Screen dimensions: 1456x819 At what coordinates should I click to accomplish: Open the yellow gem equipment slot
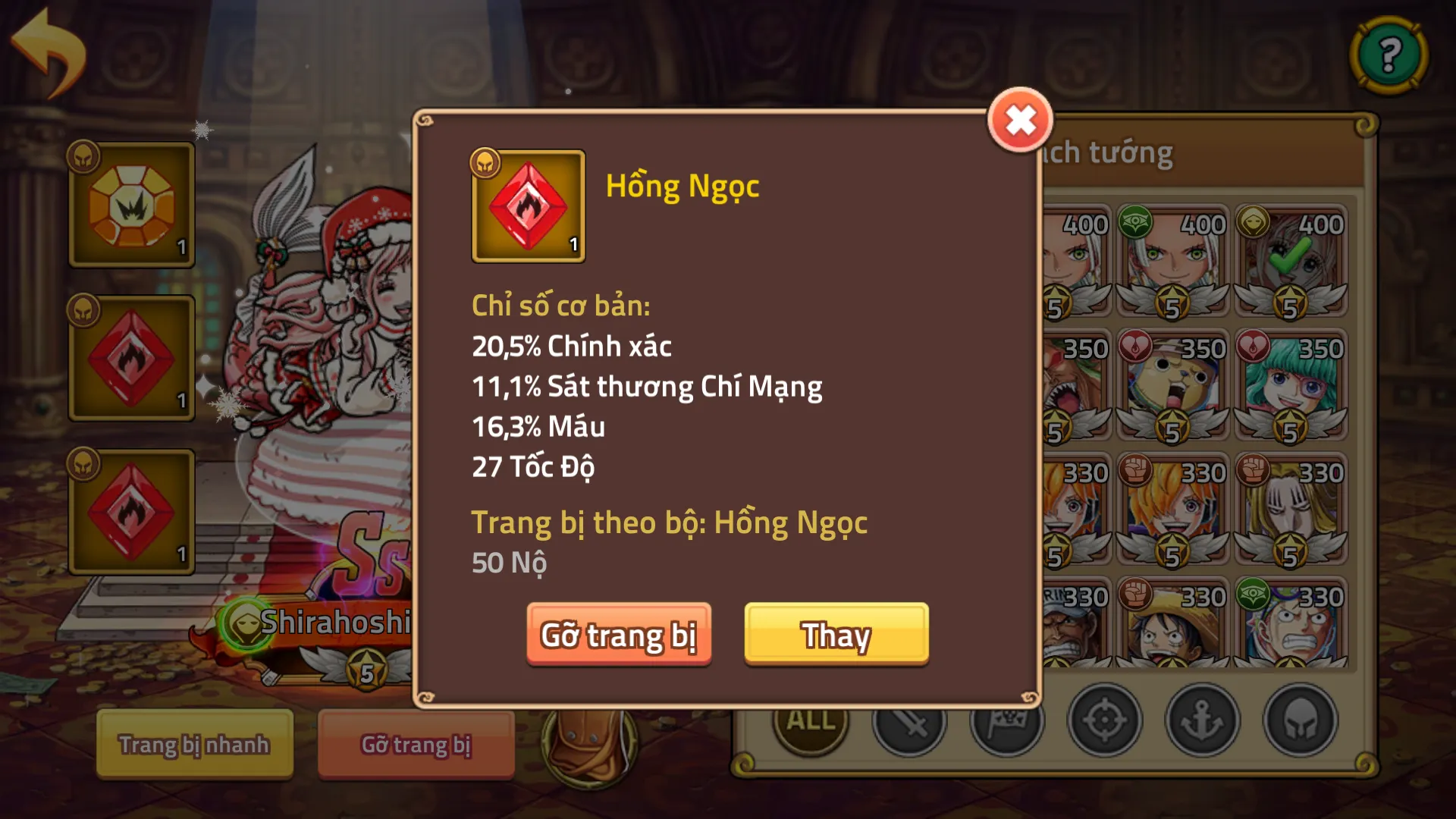[132, 205]
